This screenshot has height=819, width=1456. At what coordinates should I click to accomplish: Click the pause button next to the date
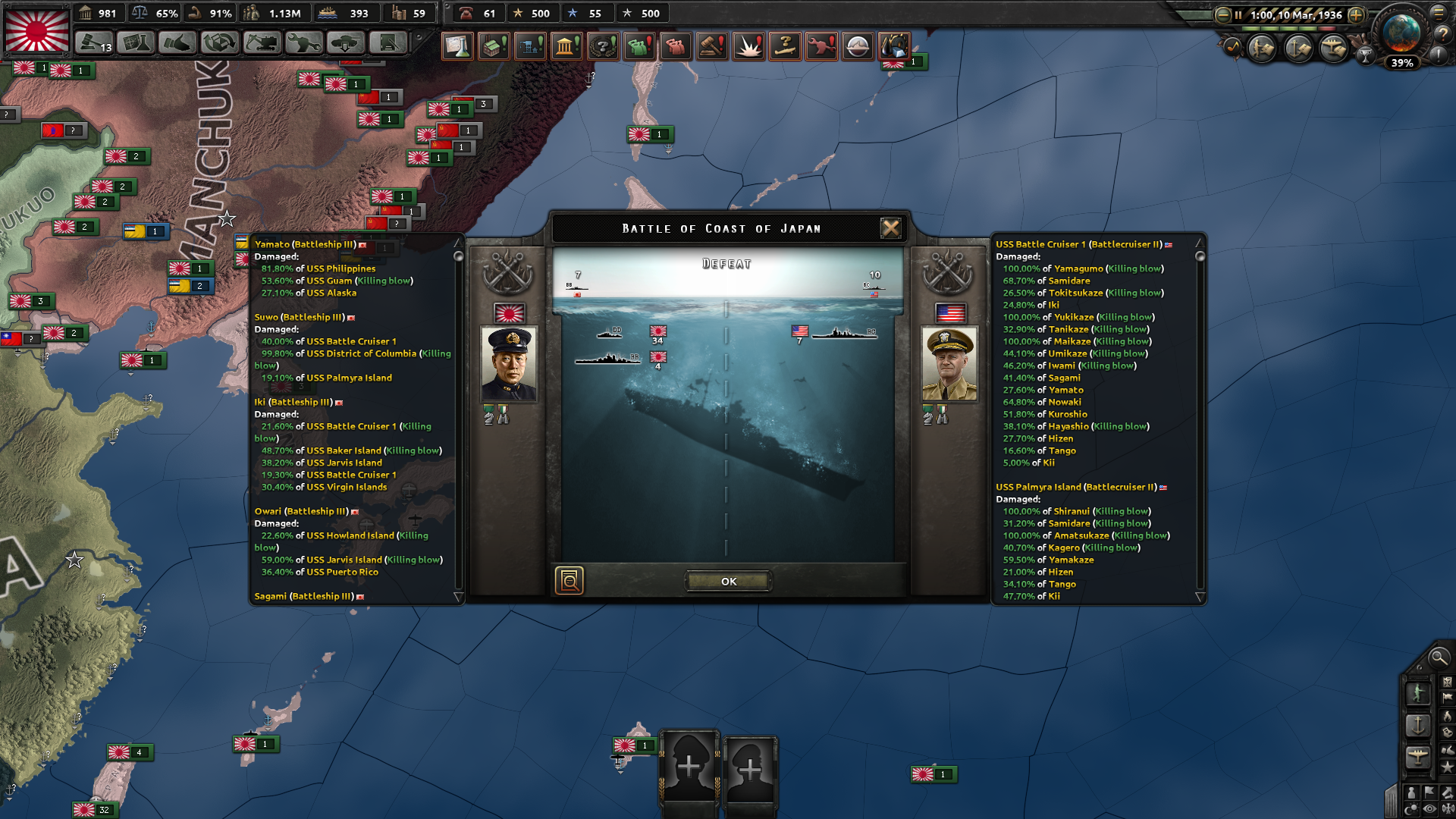pos(1238,15)
